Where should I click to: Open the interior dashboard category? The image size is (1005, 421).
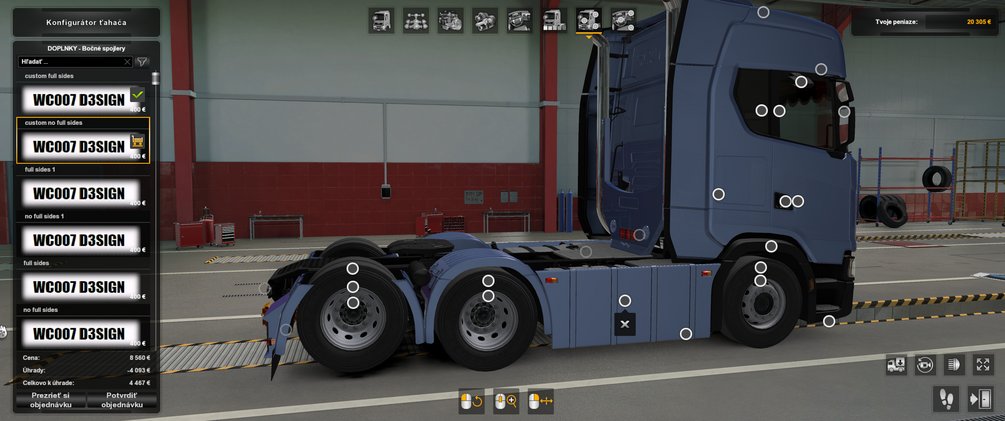click(519, 20)
